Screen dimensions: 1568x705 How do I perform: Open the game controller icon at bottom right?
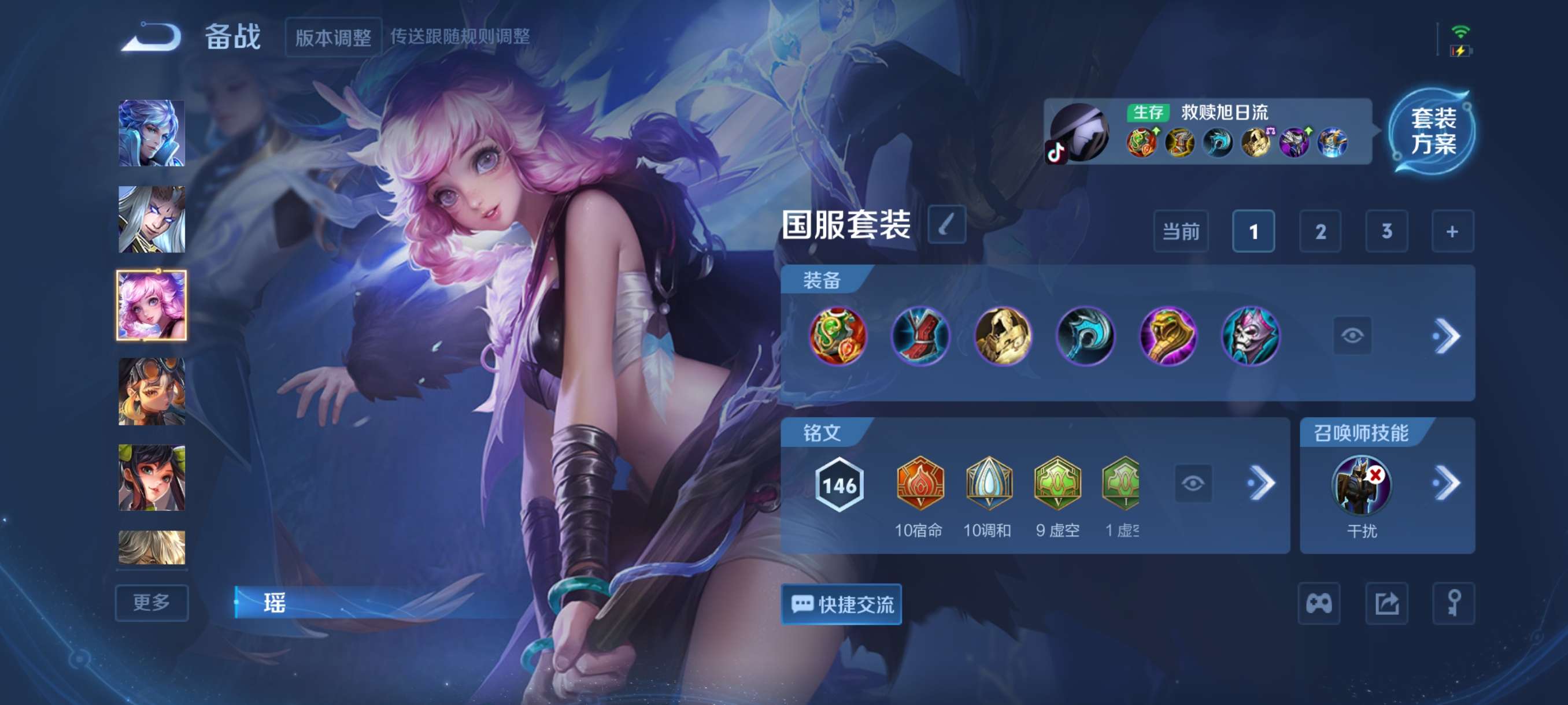pos(1319,604)
